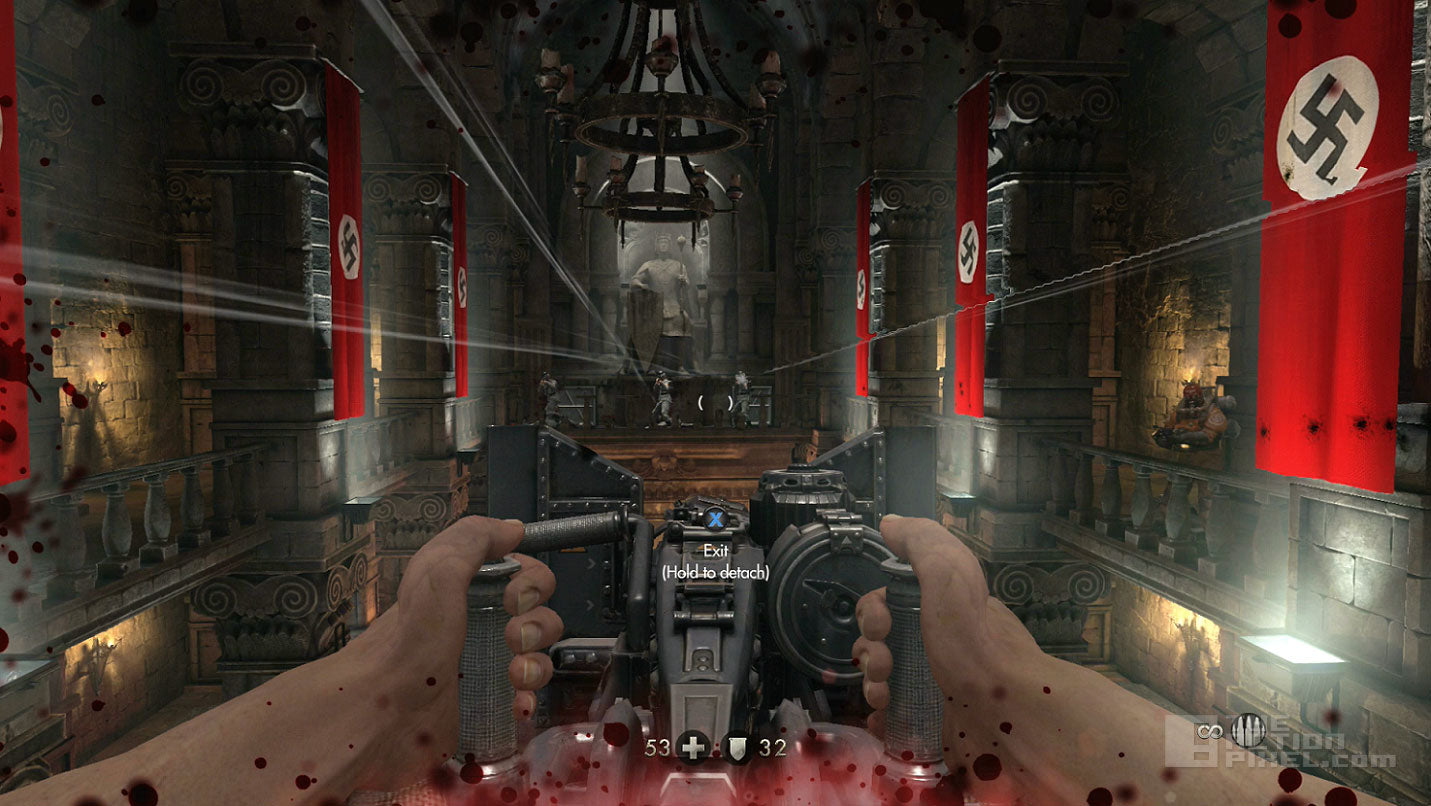Click the left chevron arrow near the weapon
1431x806 pixels.
point(590,606)
